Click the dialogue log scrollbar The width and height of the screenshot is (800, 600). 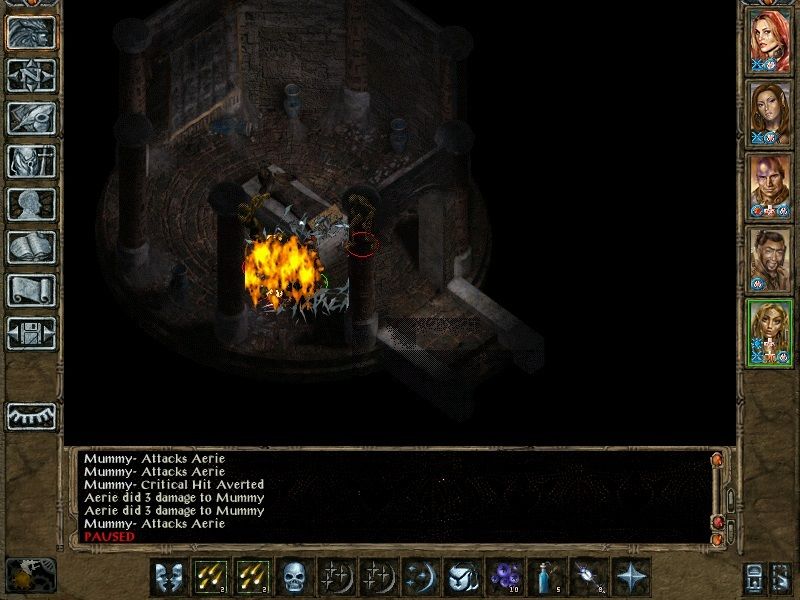click(x=729, y=497)
